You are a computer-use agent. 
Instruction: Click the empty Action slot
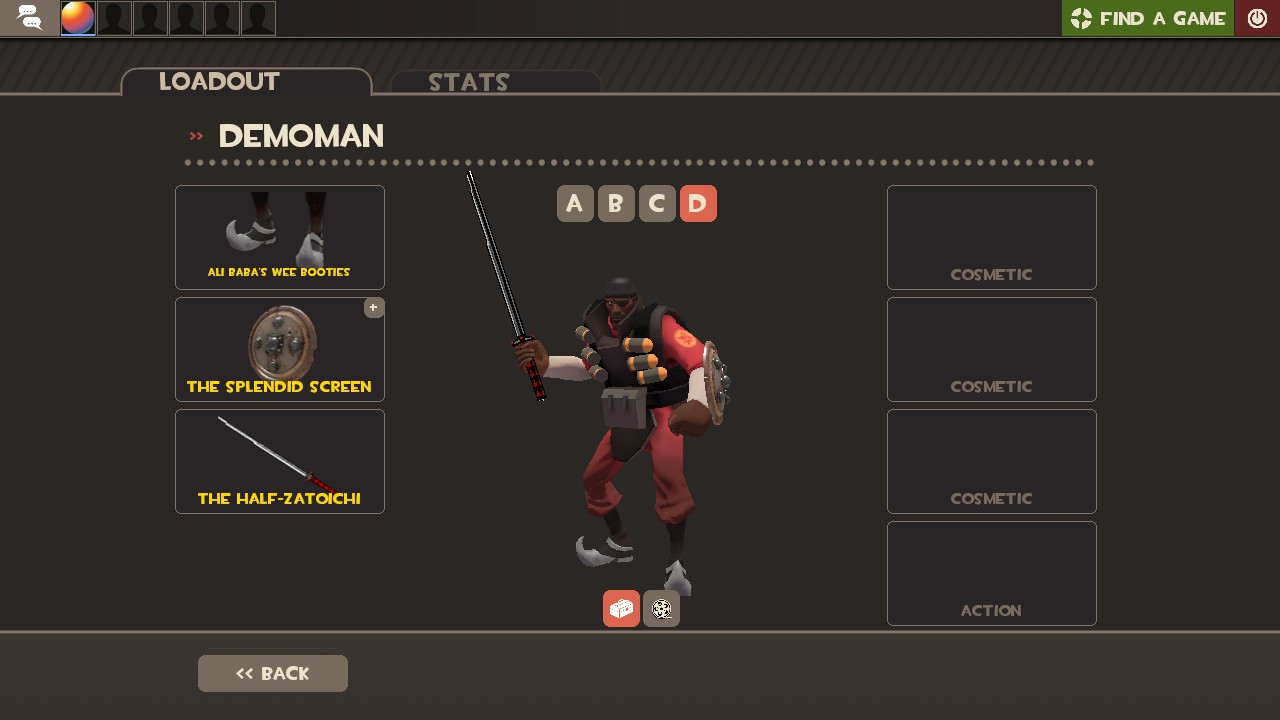tap(991, 573)
